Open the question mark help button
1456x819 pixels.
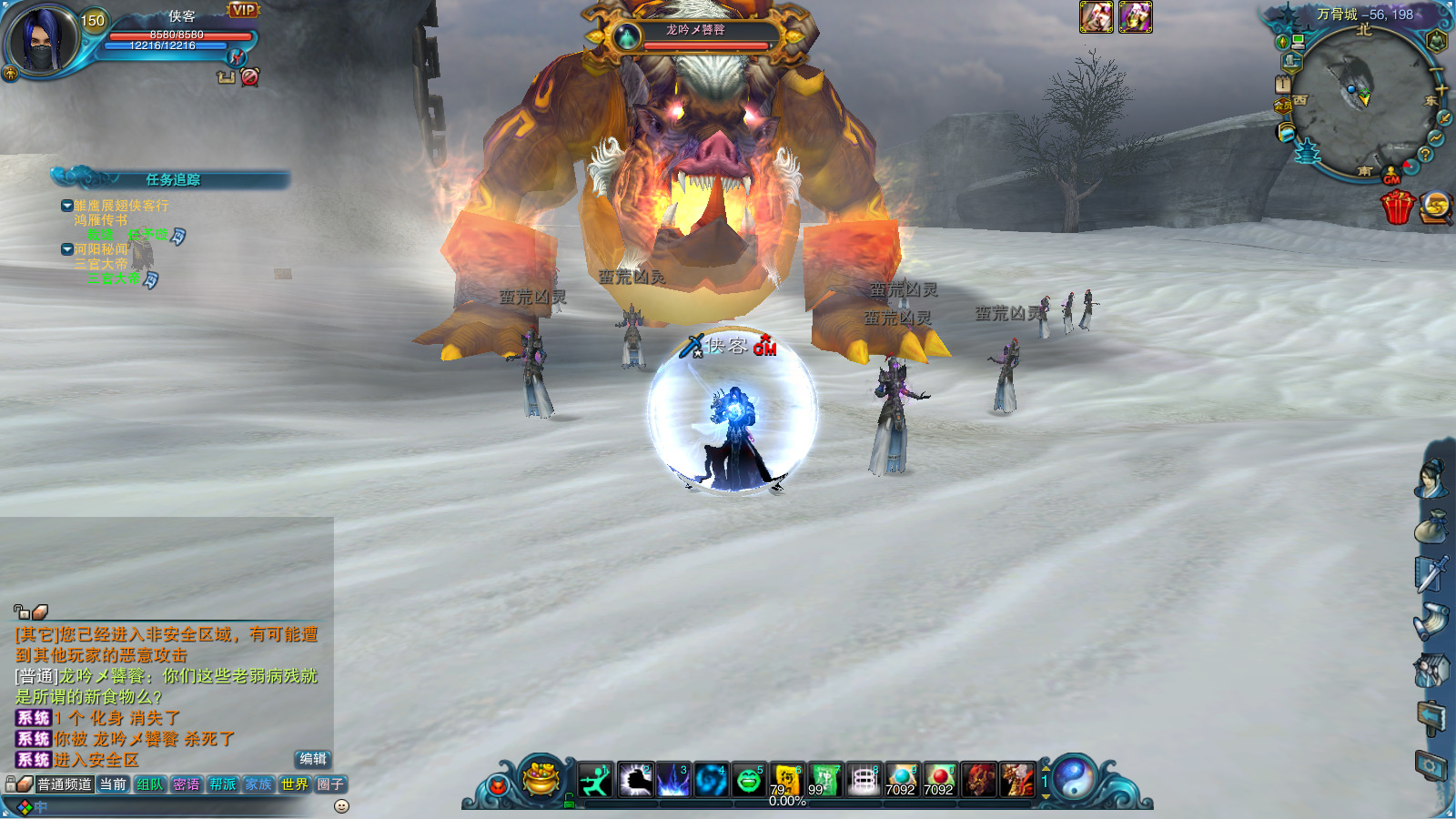point(1426,155)
